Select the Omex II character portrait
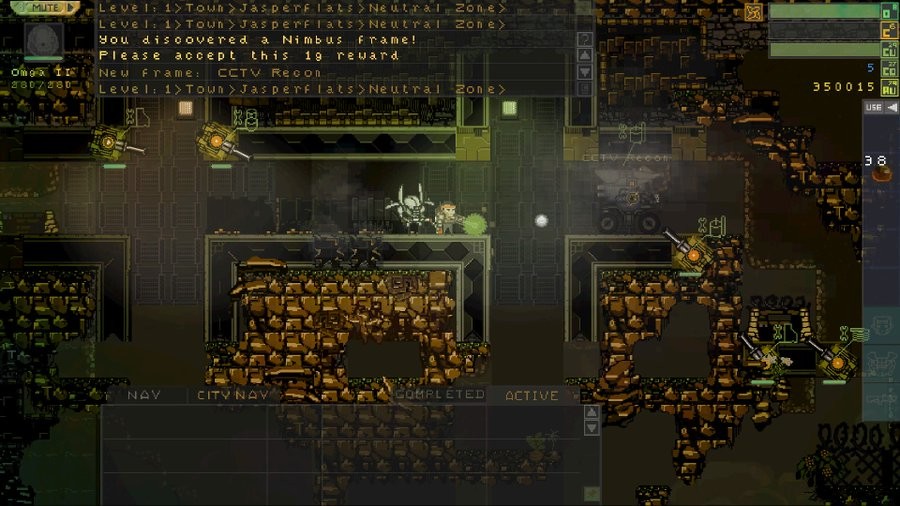900x506 pixels. tap(44, 40)
